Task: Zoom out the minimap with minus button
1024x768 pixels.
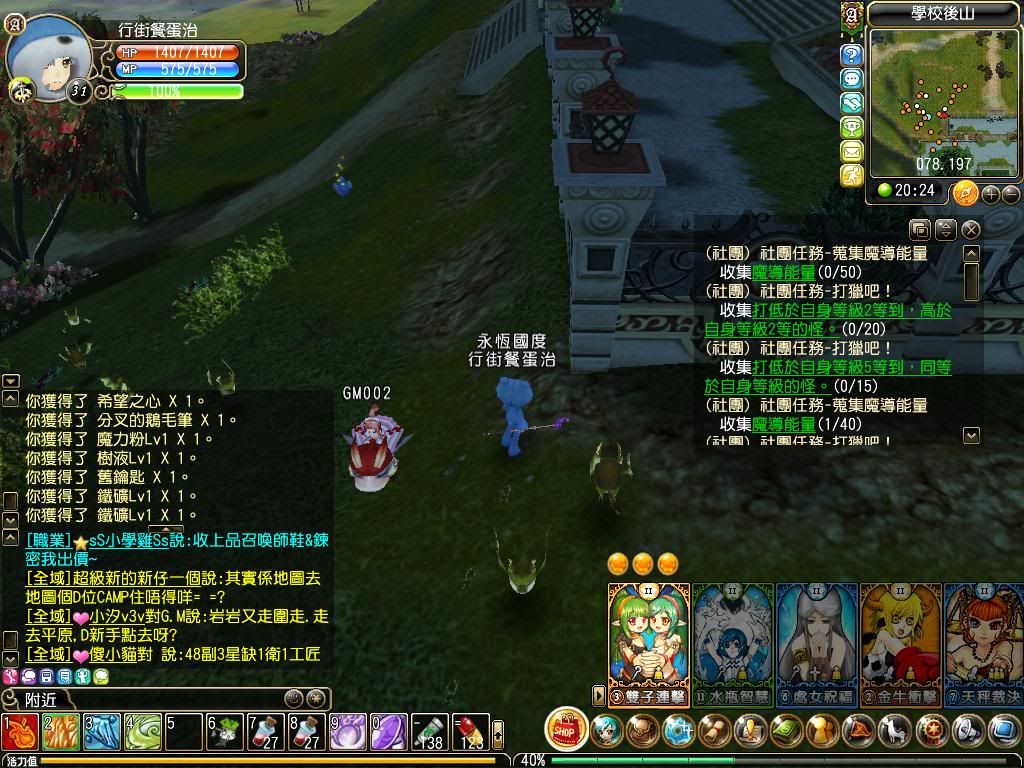Action: coord(1011,194)
